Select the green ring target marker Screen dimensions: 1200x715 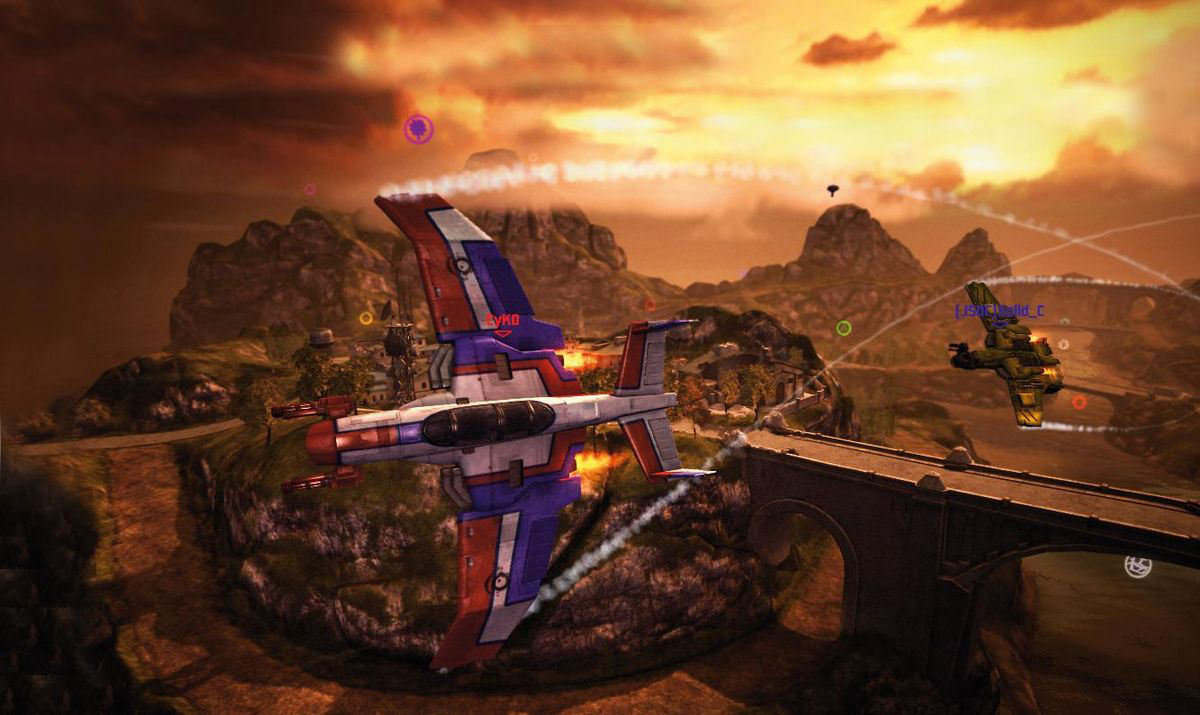(843, 327)
